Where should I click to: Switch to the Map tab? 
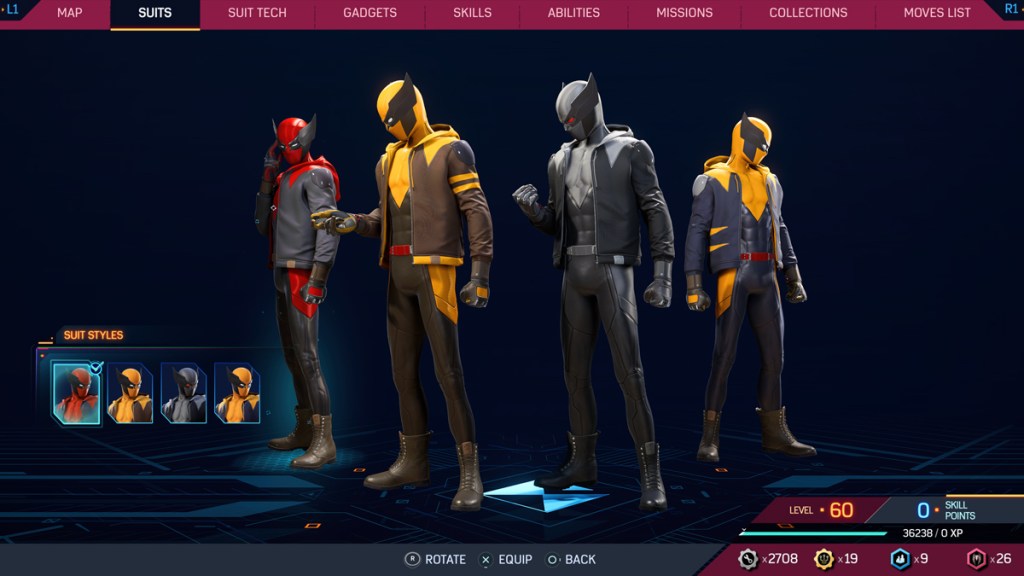[x=69, y=13]
